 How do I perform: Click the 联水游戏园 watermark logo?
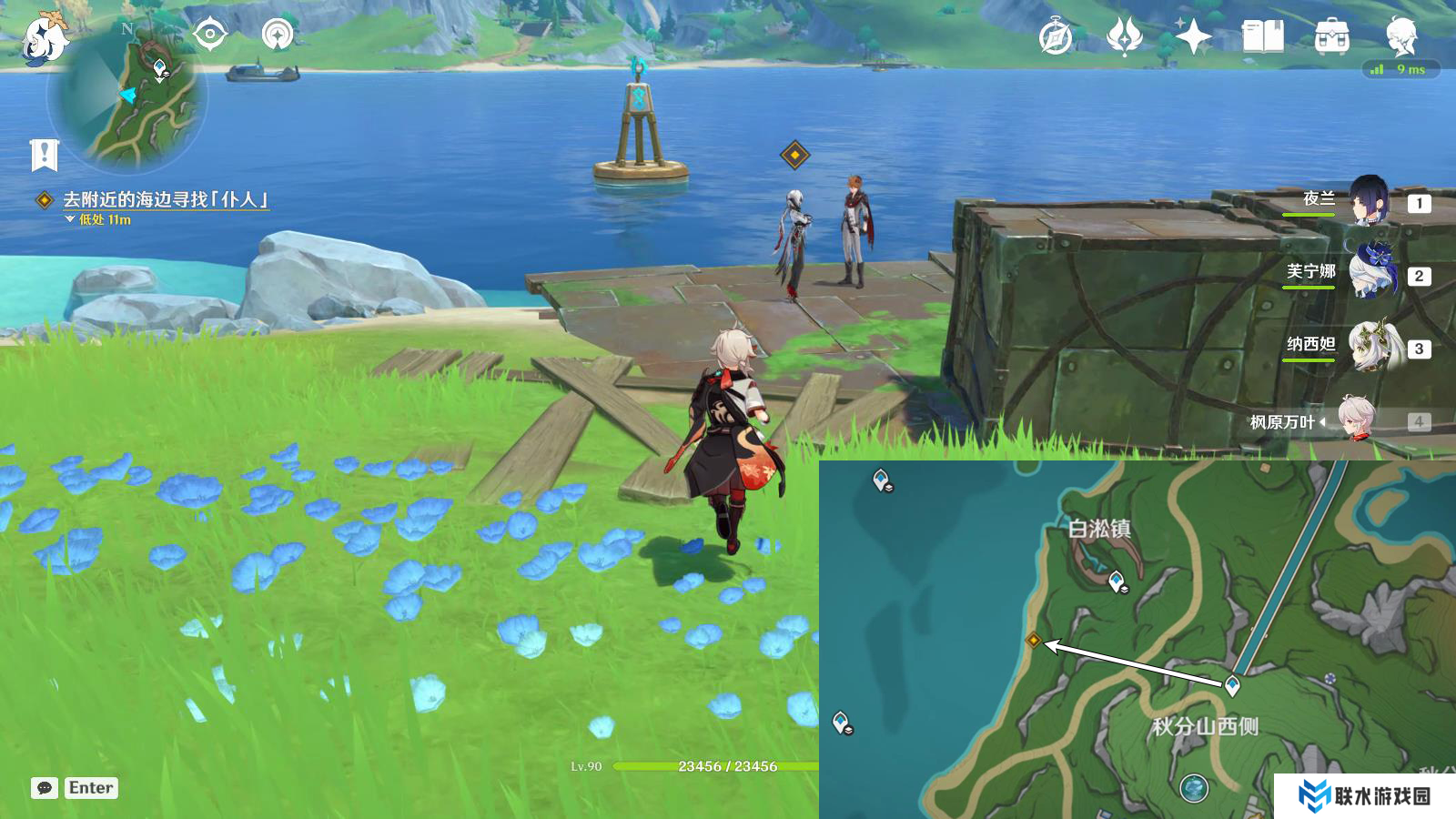pos(1364,795)
